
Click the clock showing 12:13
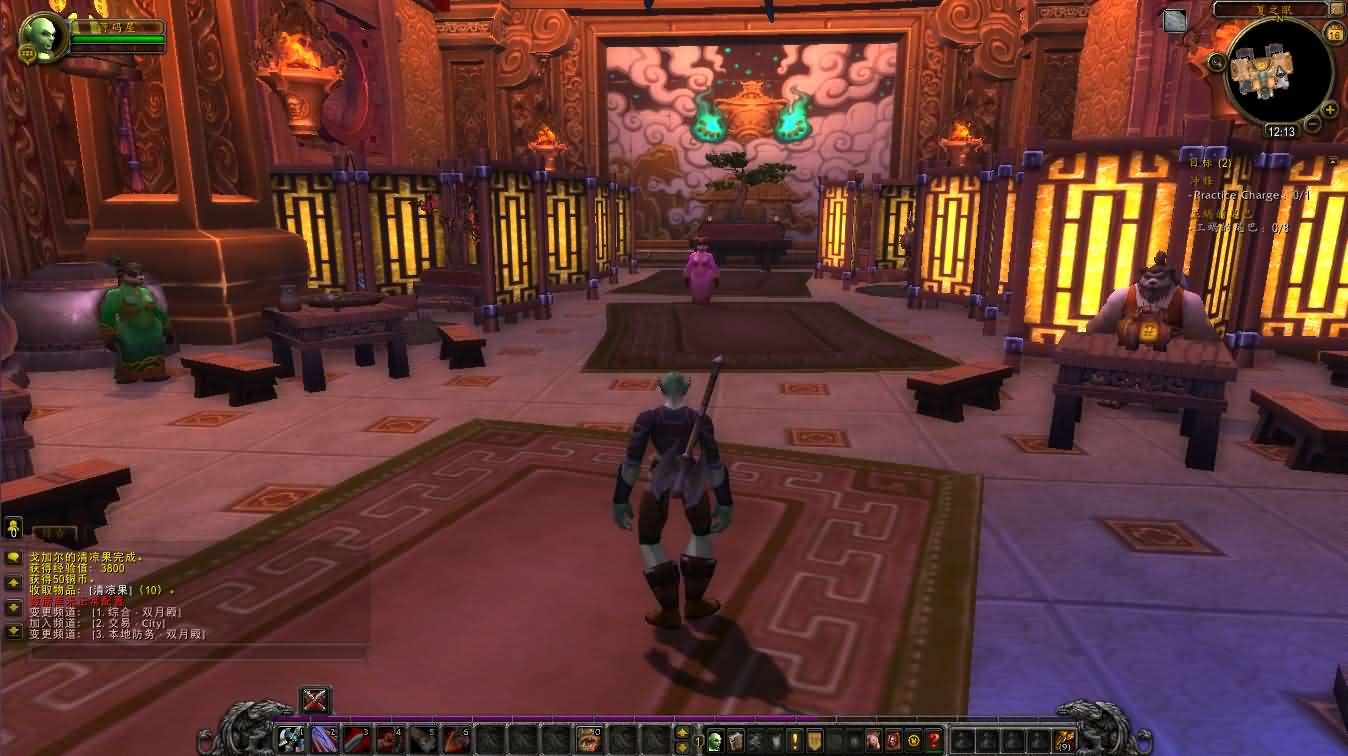pyautogui.click(x=1280, y=131)
